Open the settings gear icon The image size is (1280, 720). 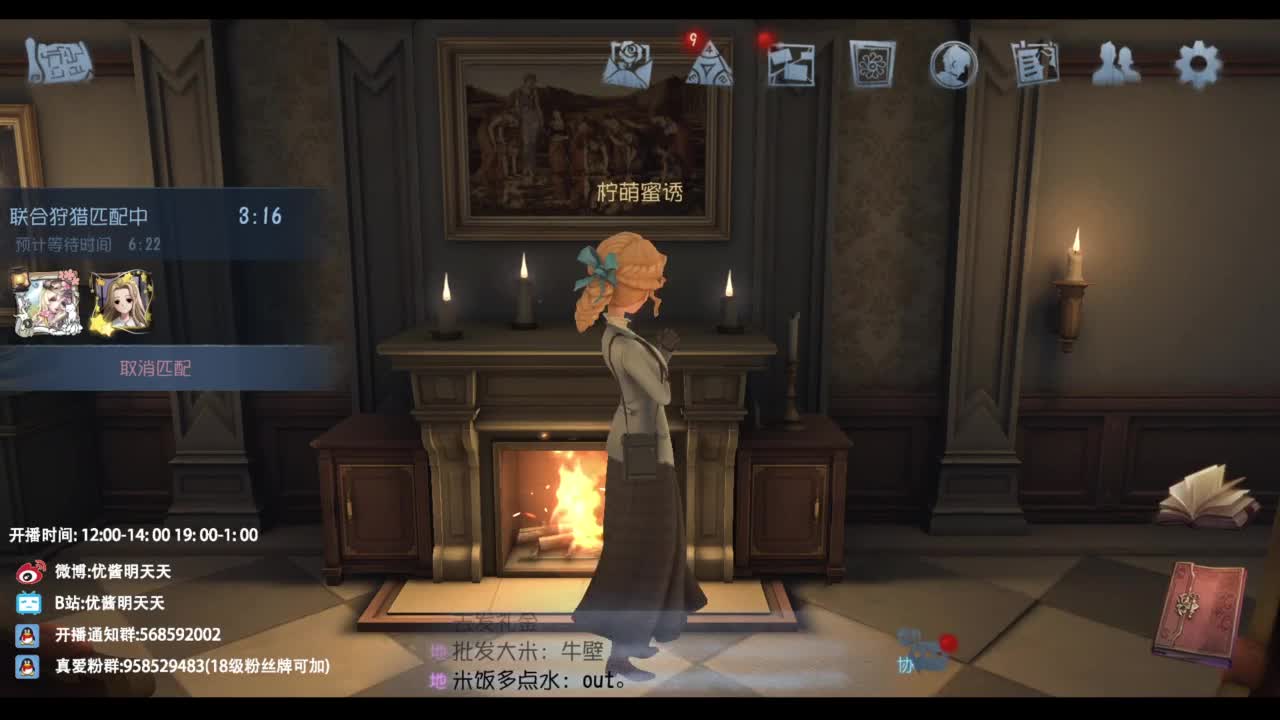click(x=1200, y=62)
